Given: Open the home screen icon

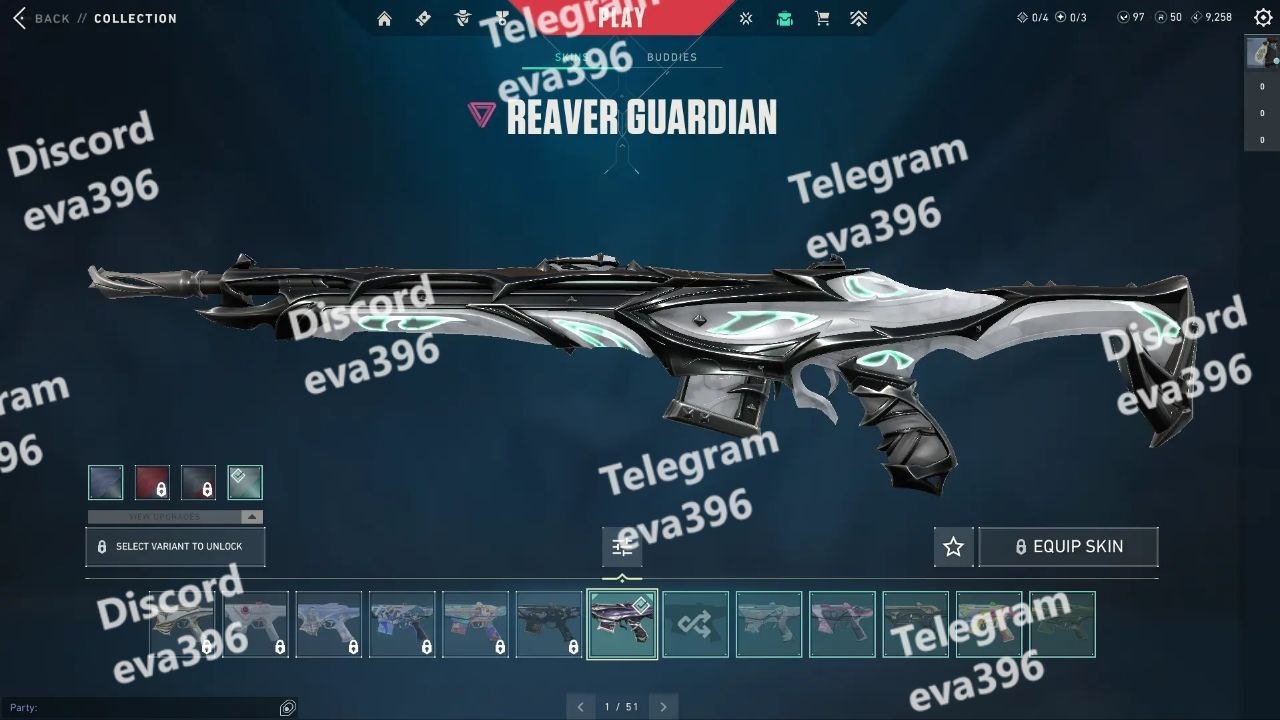Looking at the screenshot, I should pyautogui.click(x=384, y=18).
